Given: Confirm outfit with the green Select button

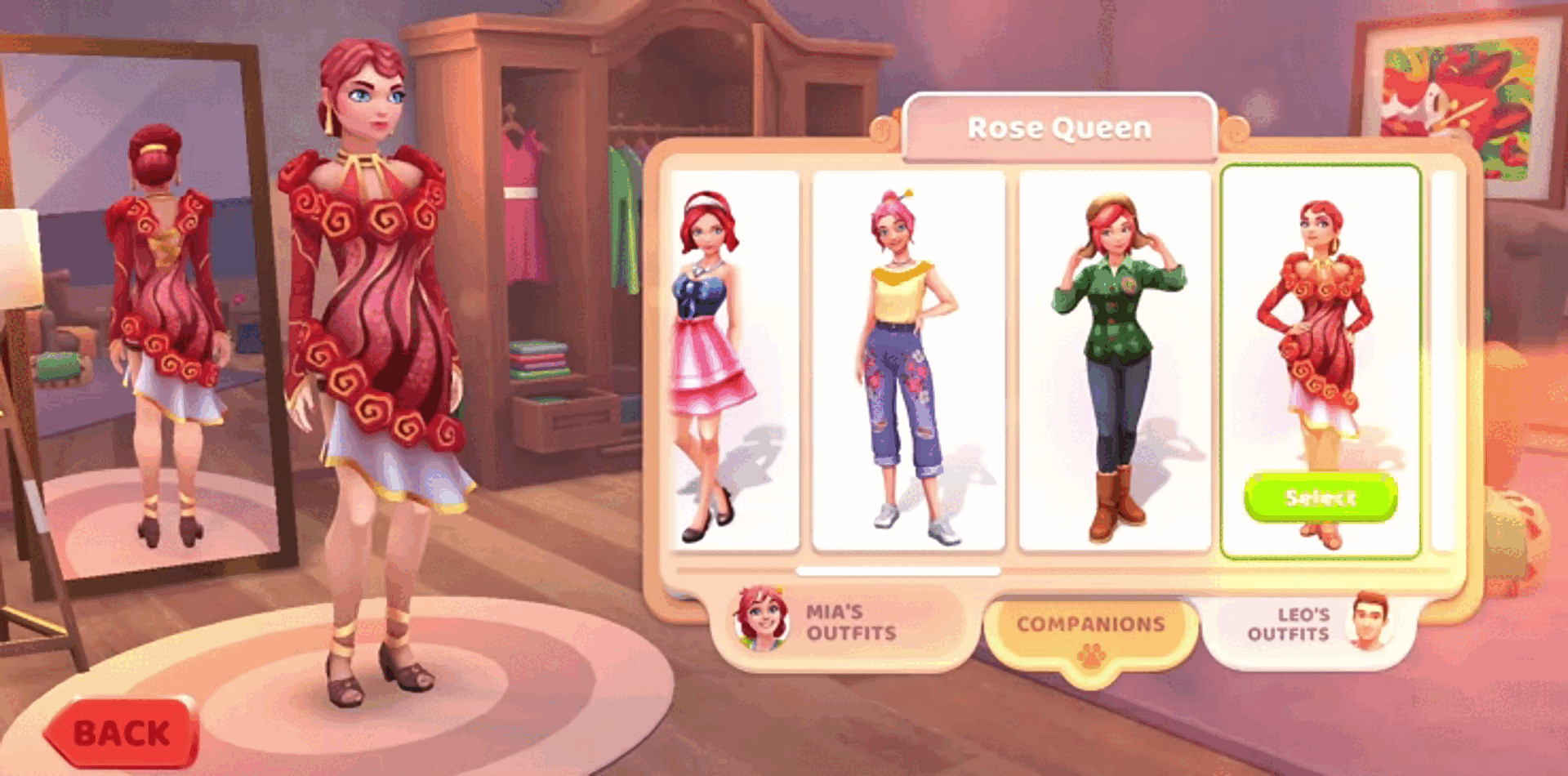Looking at the screenshot, I should 1320,497.
